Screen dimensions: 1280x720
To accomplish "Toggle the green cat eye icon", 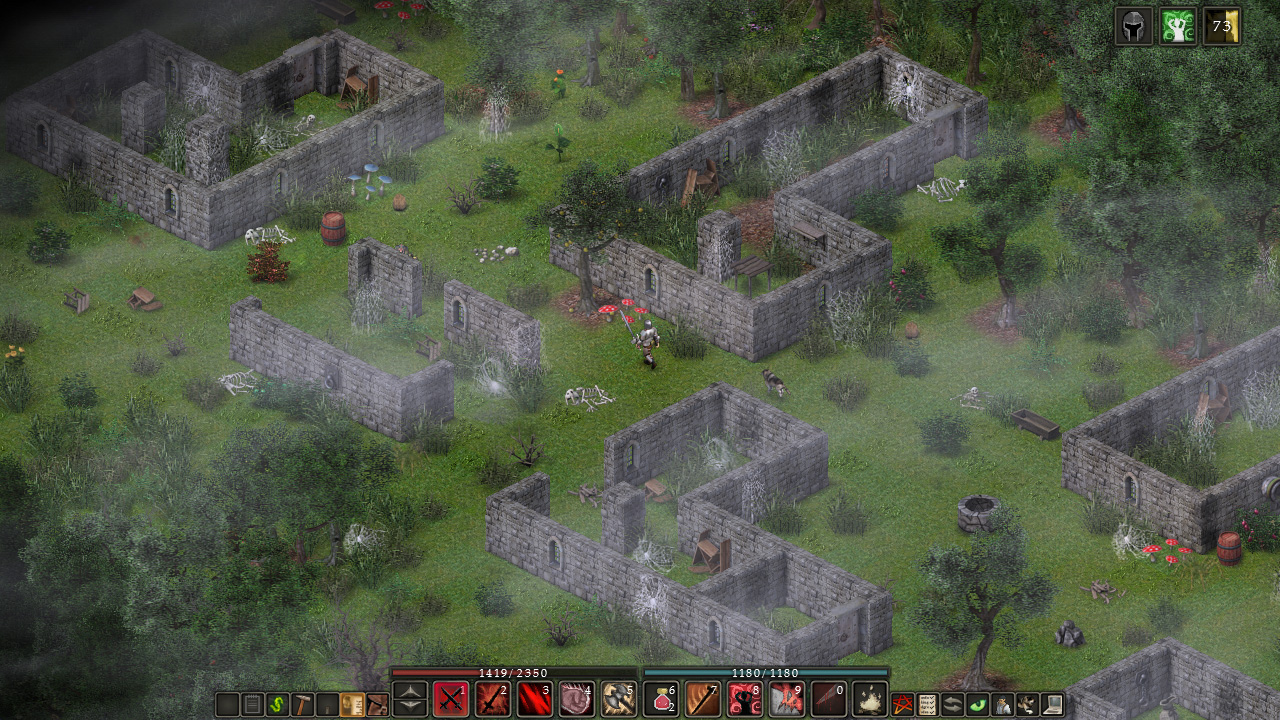I will 977,704.
